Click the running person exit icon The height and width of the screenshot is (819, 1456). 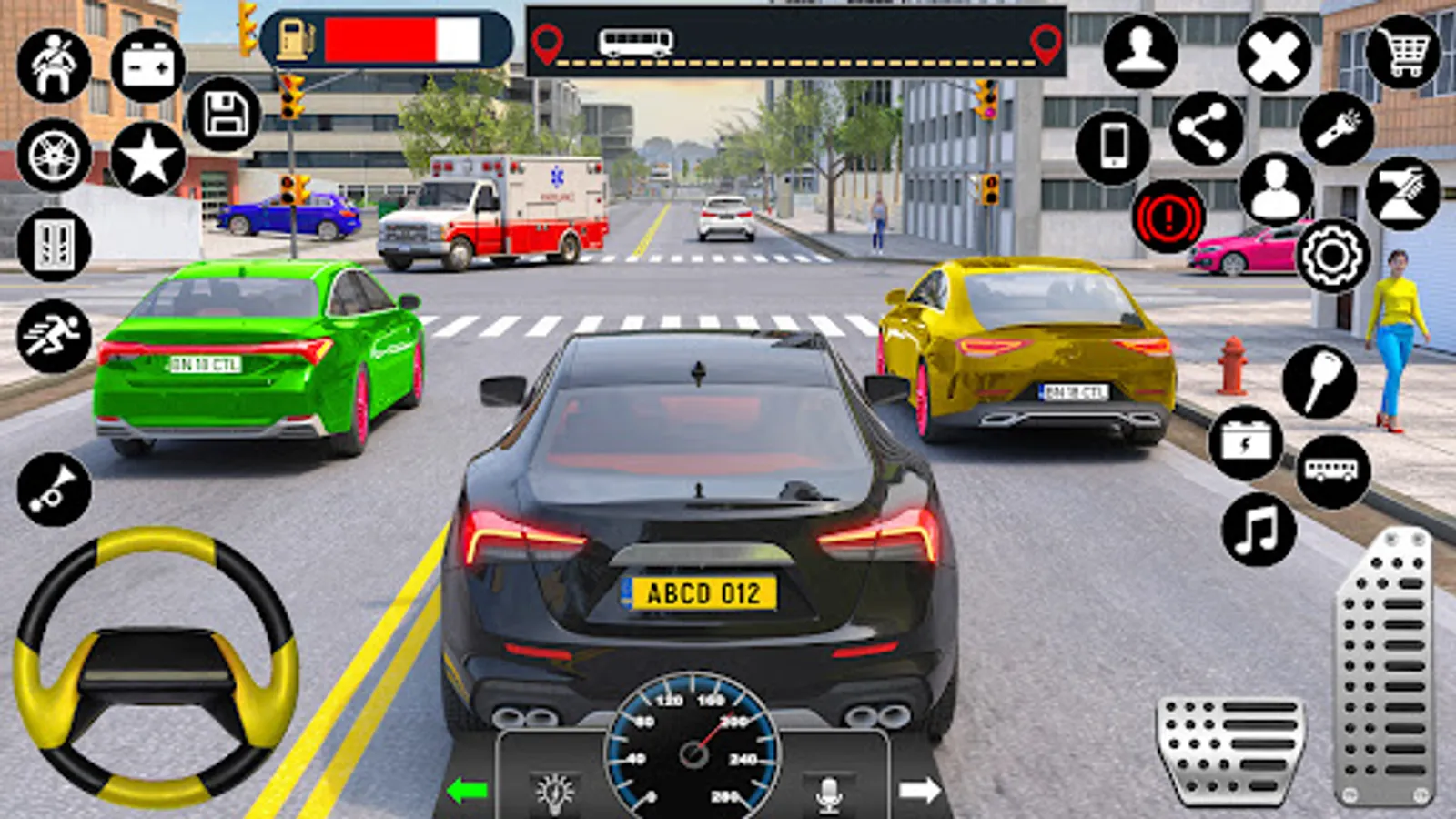(55, 336)
